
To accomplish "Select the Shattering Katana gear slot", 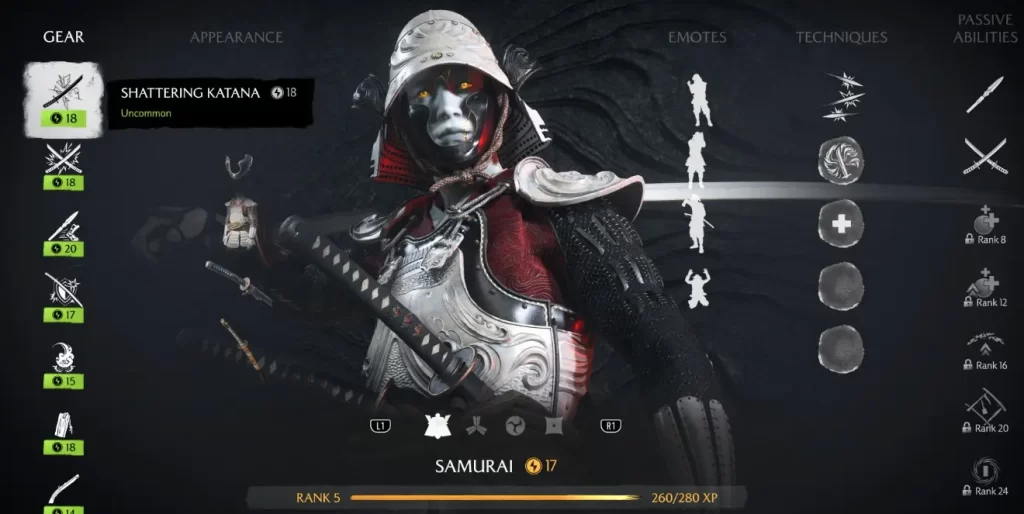I will click(63, 97).
